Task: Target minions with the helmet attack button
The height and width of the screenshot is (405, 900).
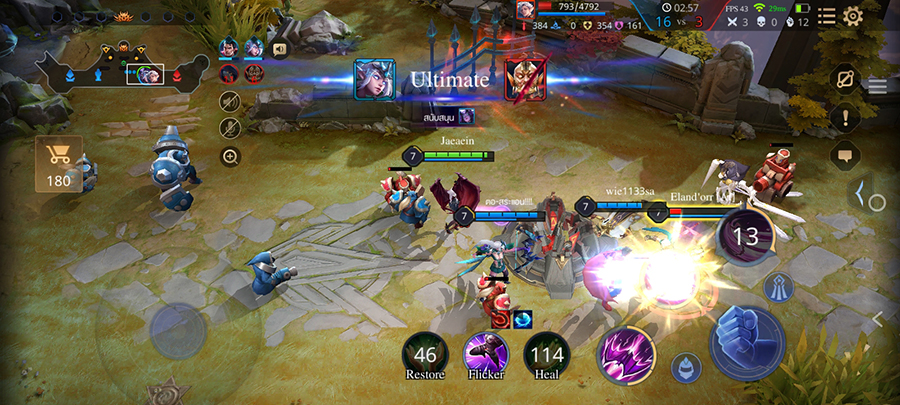Action: click(685, 366)
